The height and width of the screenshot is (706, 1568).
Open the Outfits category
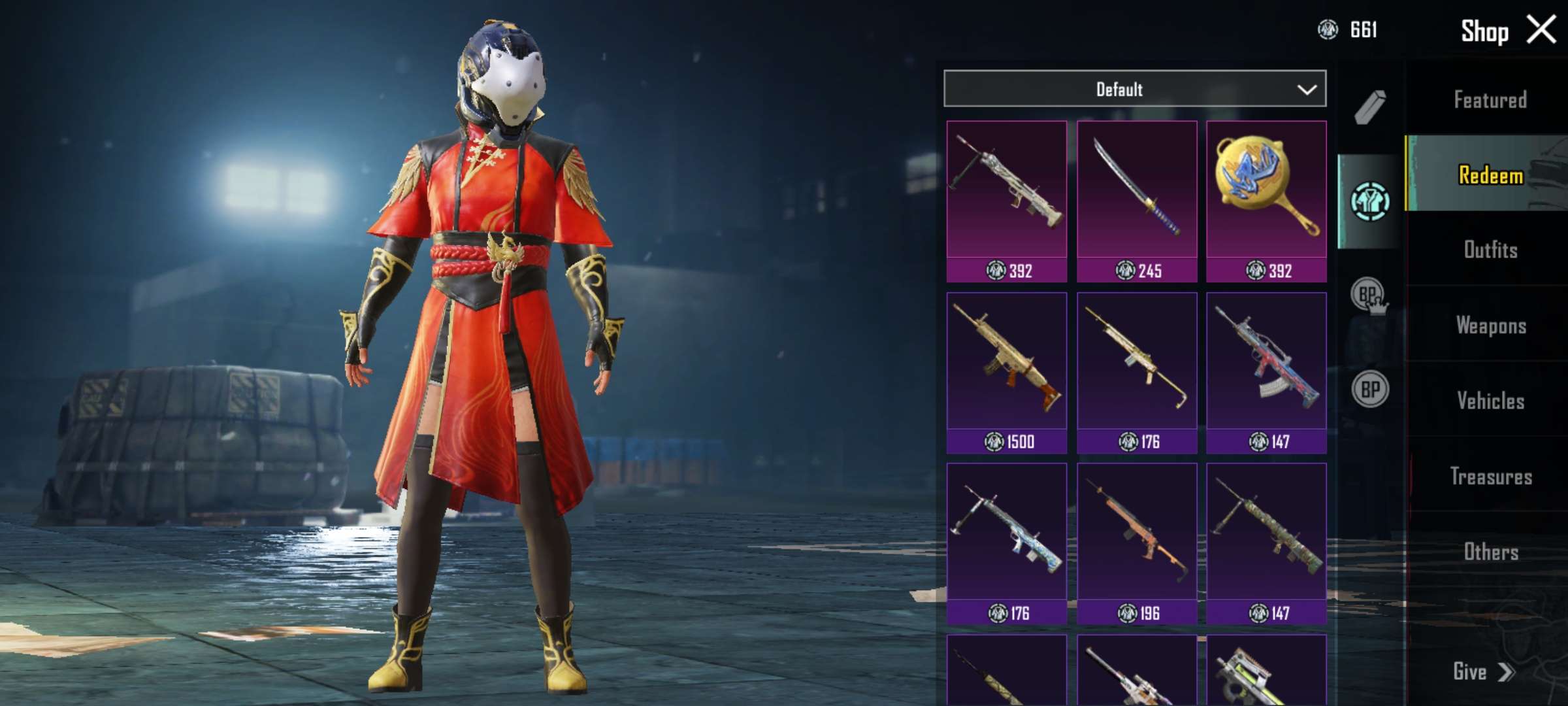click(x=1490, y=250)
